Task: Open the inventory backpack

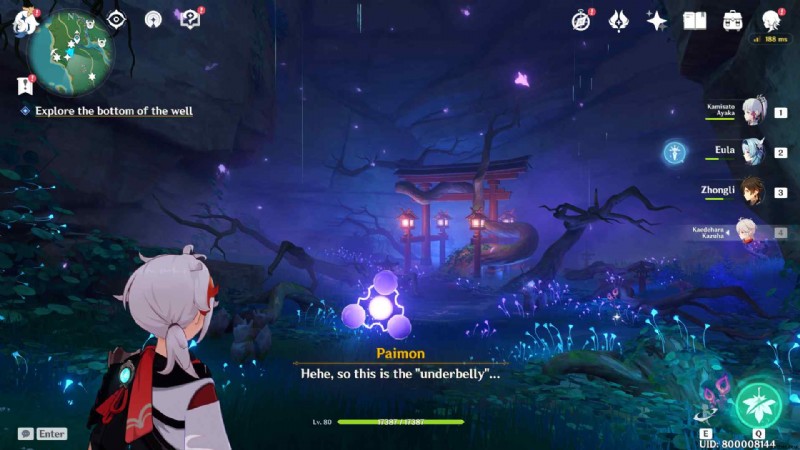Action: 732,20
